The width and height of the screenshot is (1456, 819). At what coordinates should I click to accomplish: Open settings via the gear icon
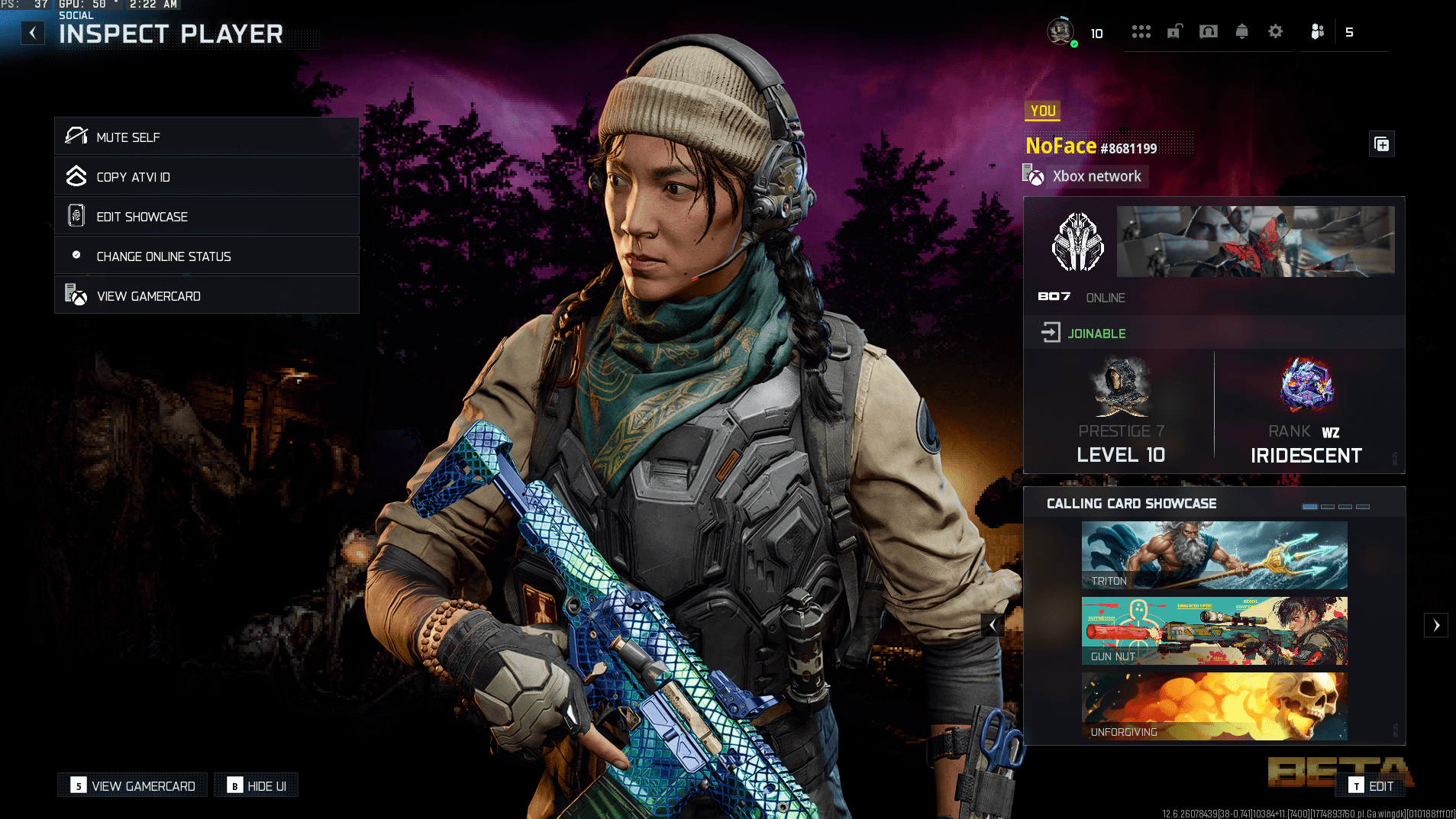pyautogui.click(x=1275, y=32)
